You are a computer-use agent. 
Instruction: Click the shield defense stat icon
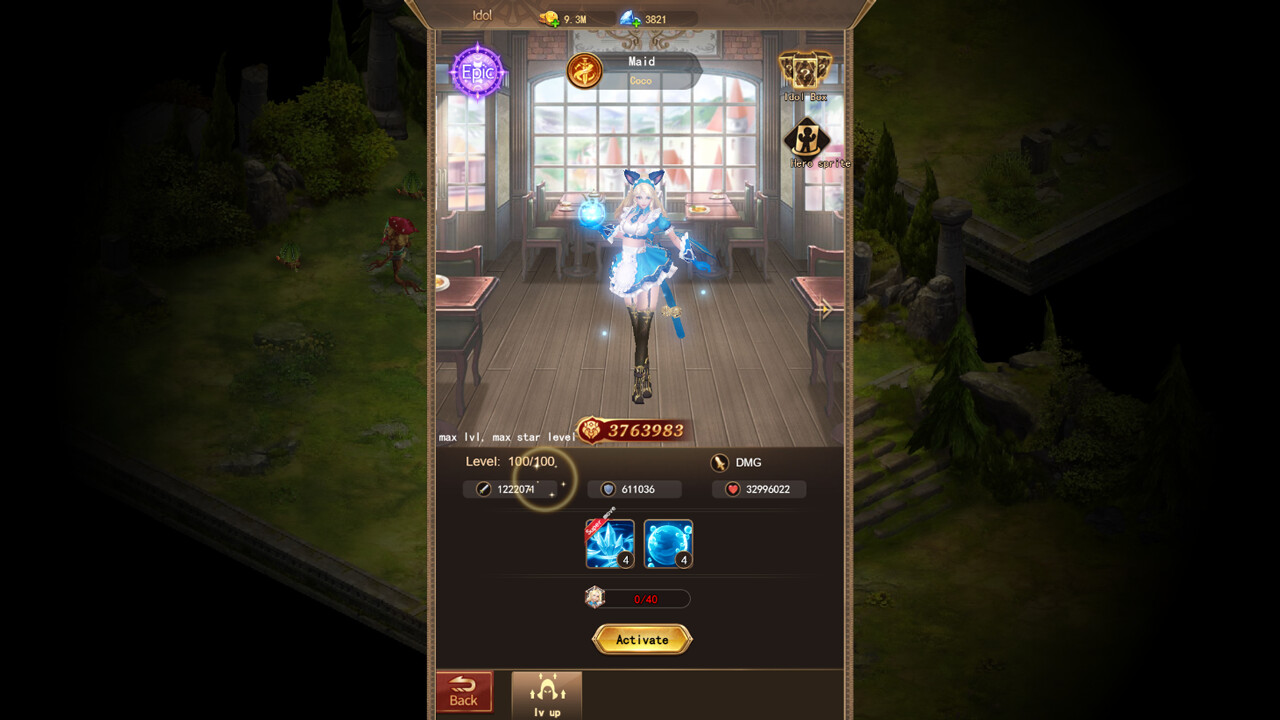608,489
